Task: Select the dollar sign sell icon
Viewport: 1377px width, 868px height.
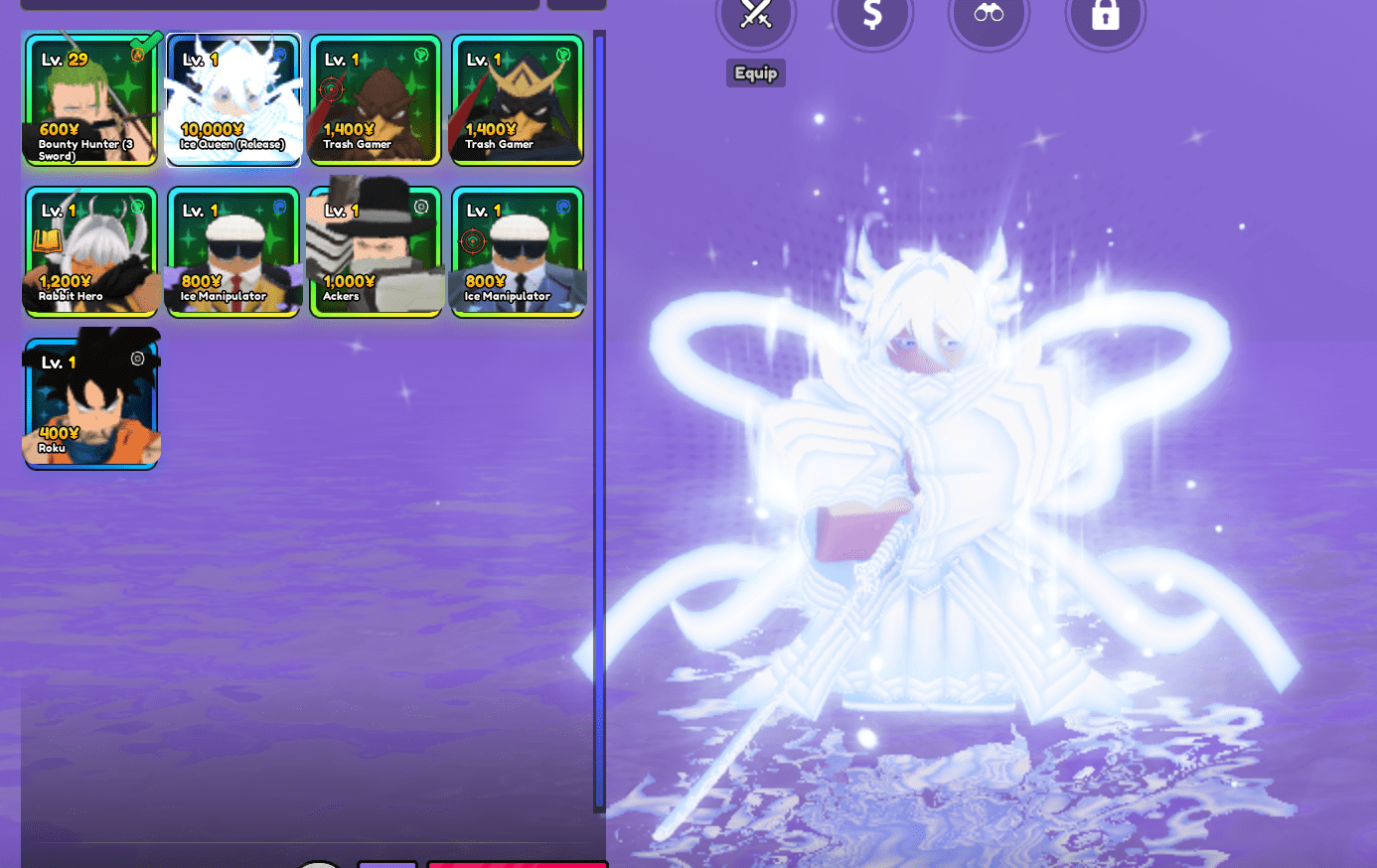Action: tap(873, 16)
